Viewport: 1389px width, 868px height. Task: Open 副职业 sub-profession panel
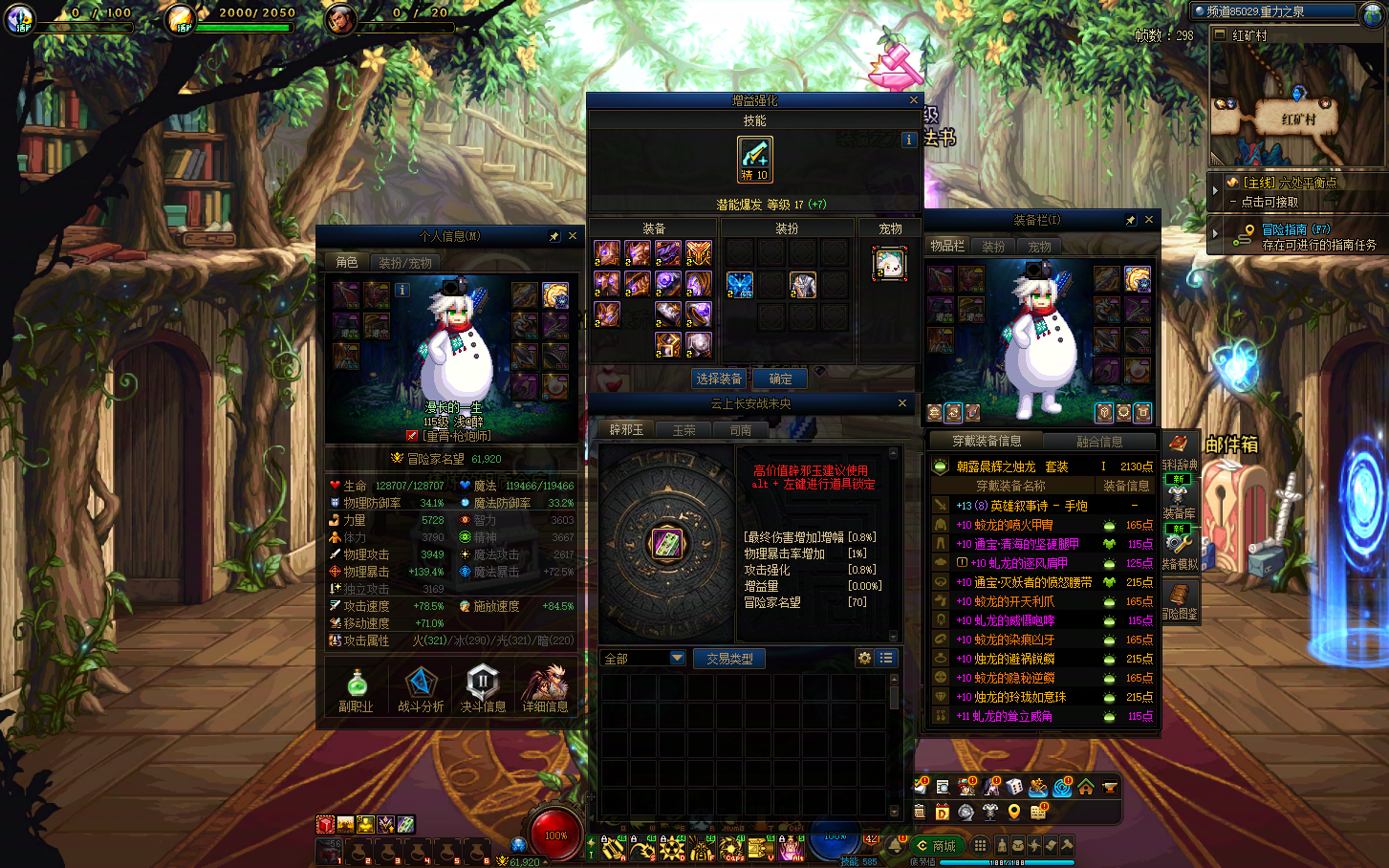click(356, 689)
